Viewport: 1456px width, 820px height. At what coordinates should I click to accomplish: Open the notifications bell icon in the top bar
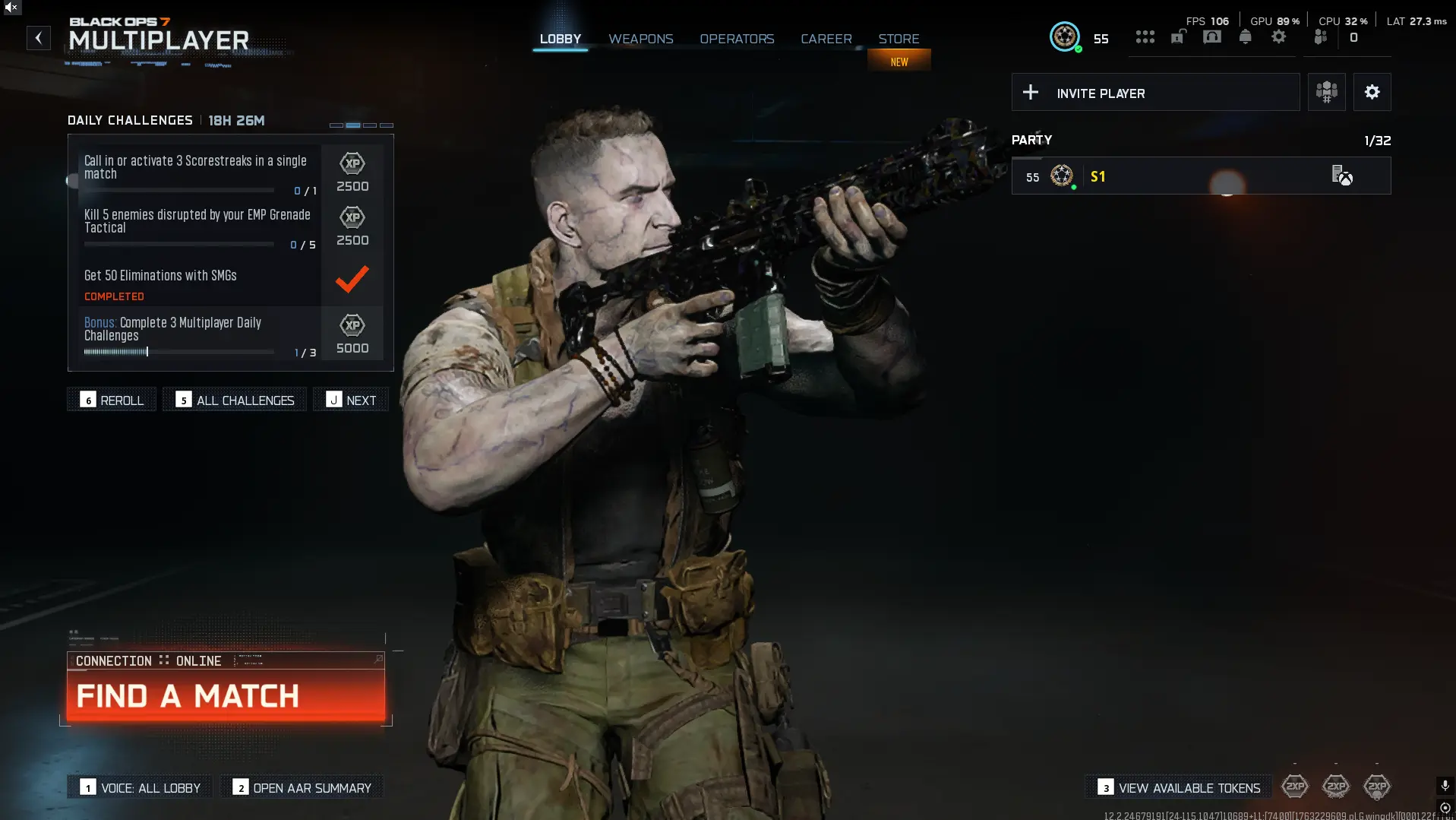click(1245, 36)
